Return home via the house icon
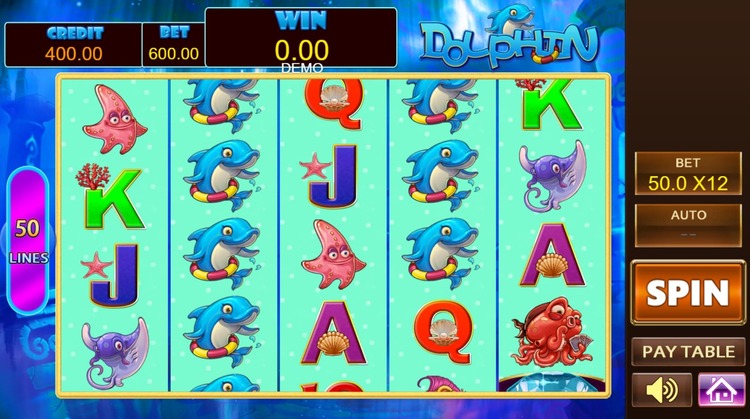The width and height of the screenshot is (750, 419). (x=722, y=389)
